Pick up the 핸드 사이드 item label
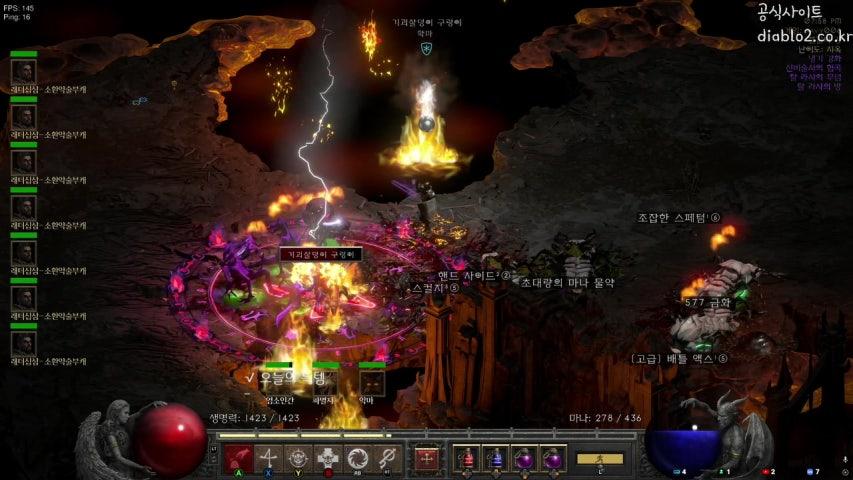Viewport: 853px width, 480px height. pyautogui.click(x=473, y=275)
